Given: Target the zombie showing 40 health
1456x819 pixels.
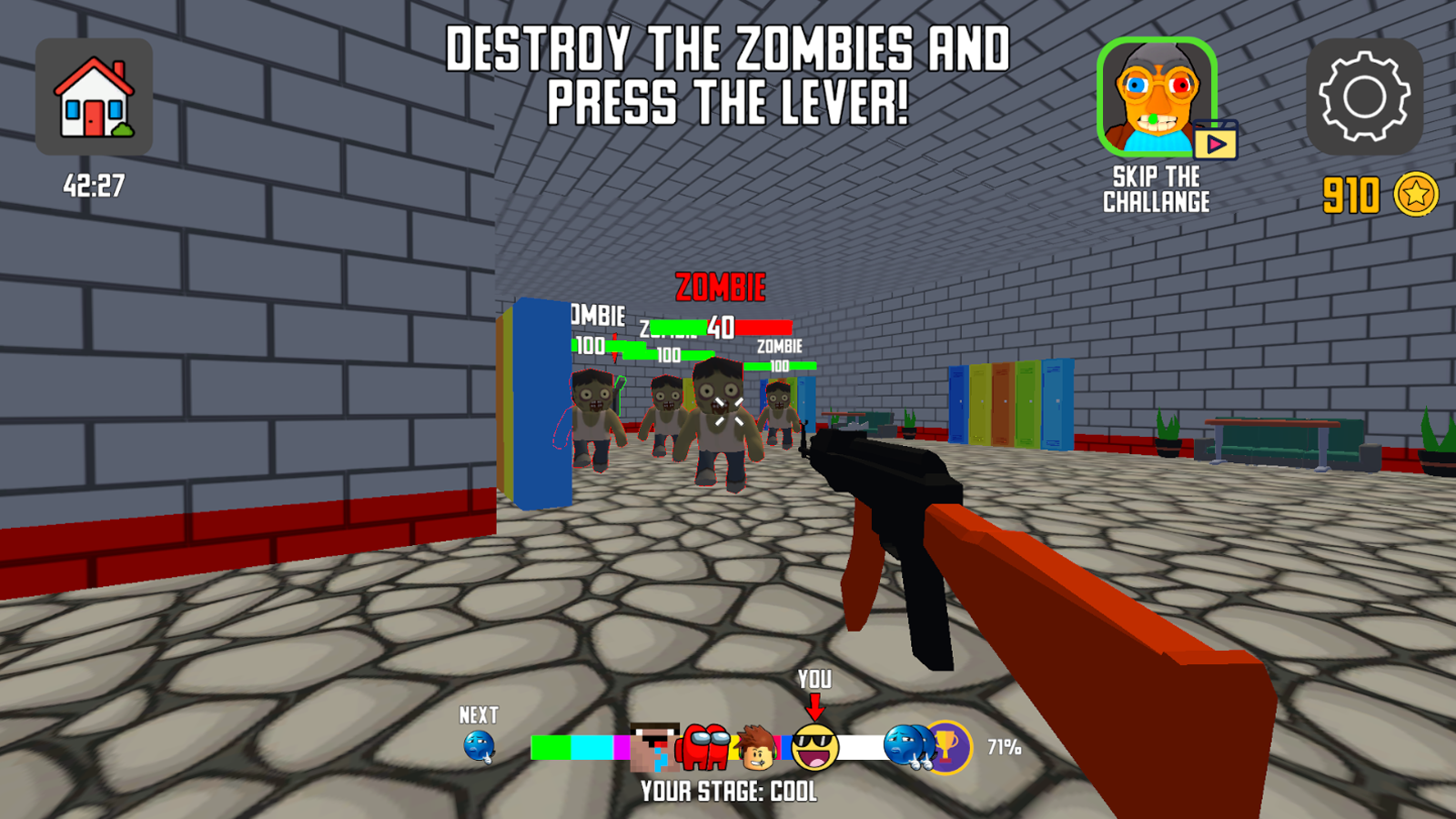Looking at the screenshot, I should [719, 419].
